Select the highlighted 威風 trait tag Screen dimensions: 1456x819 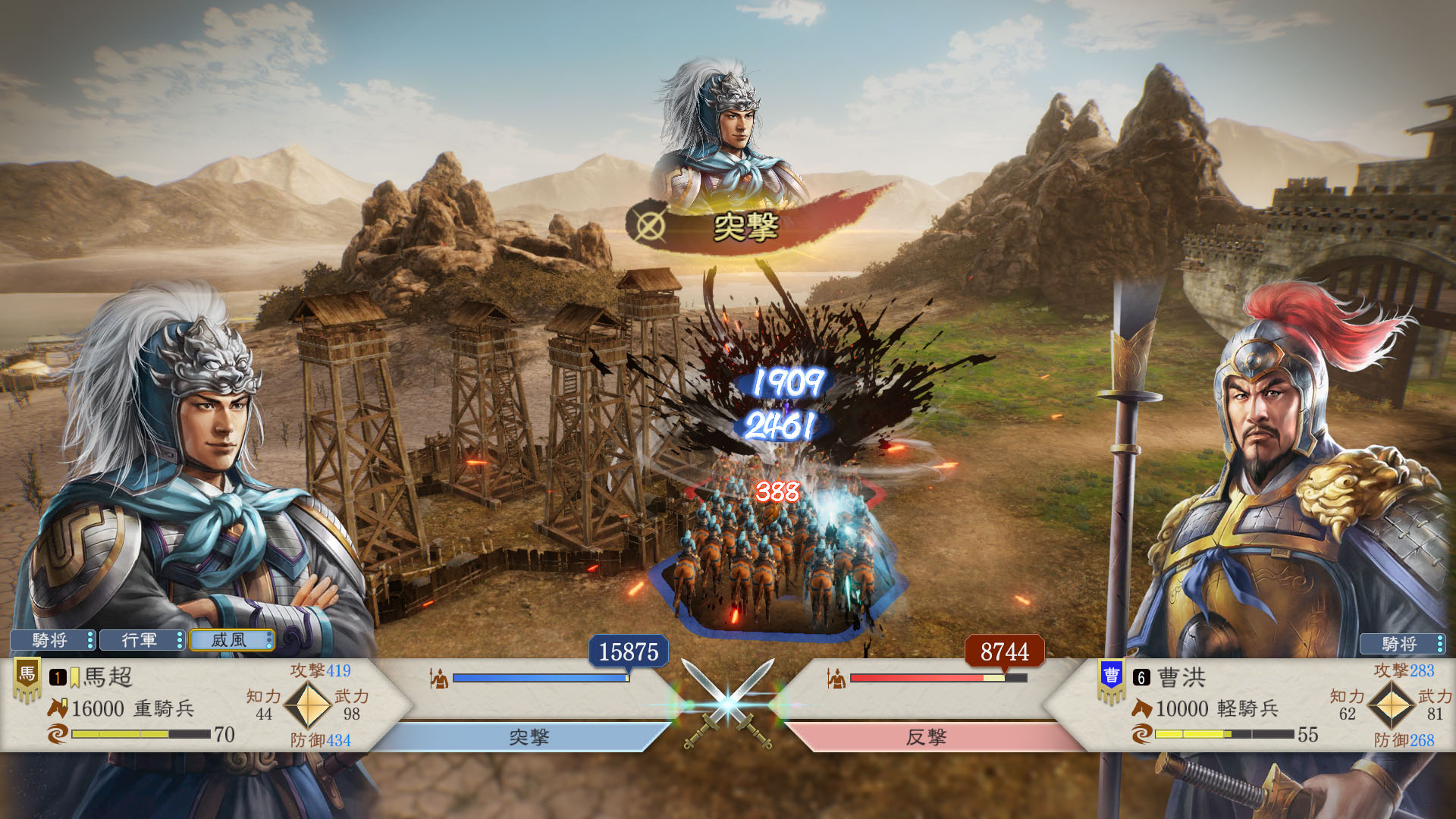tap(231, 640)
